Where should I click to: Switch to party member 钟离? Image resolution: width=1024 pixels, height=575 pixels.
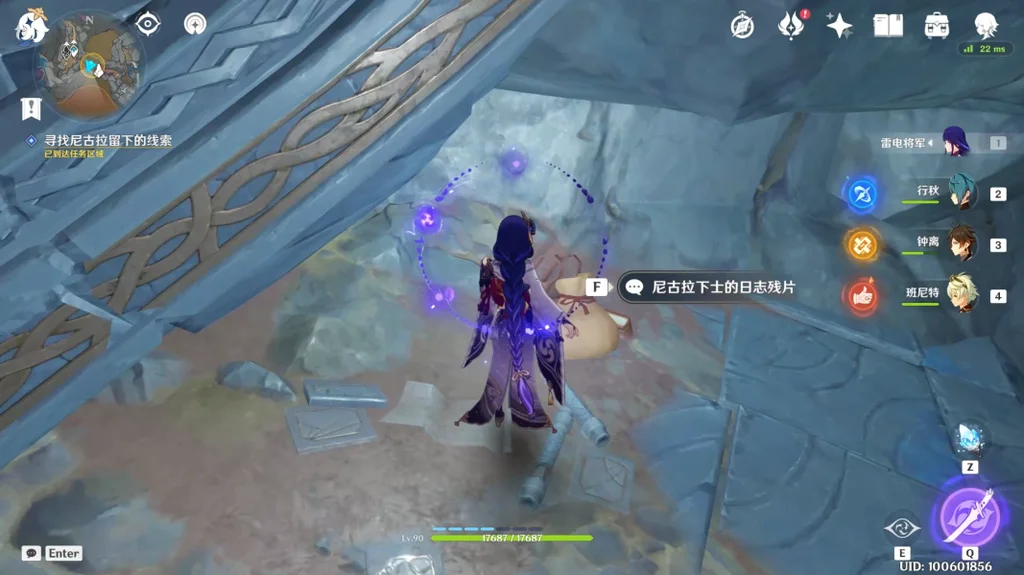click(x=961, y=243)
